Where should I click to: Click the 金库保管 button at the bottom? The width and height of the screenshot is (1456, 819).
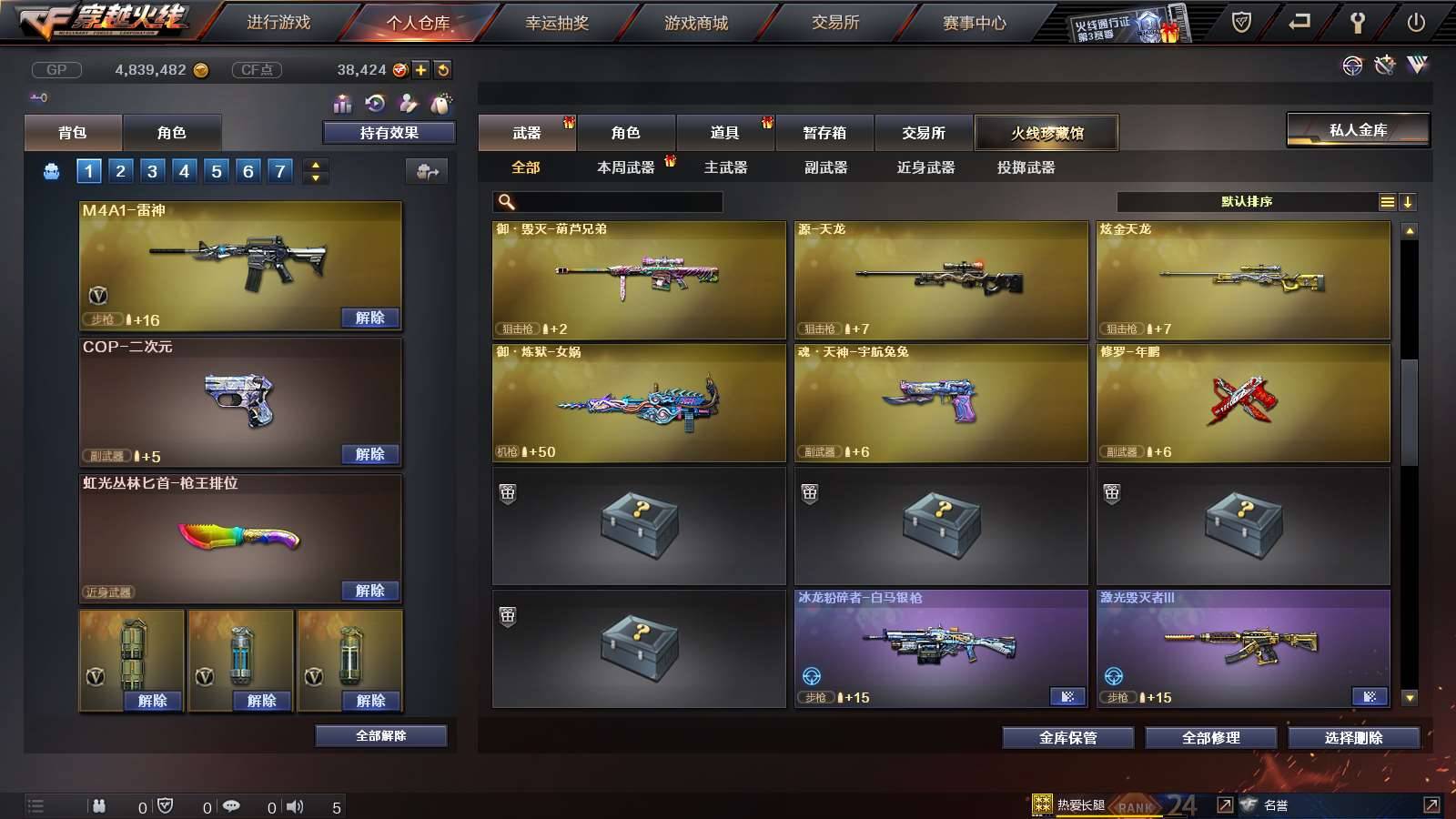click(1067, 738)
